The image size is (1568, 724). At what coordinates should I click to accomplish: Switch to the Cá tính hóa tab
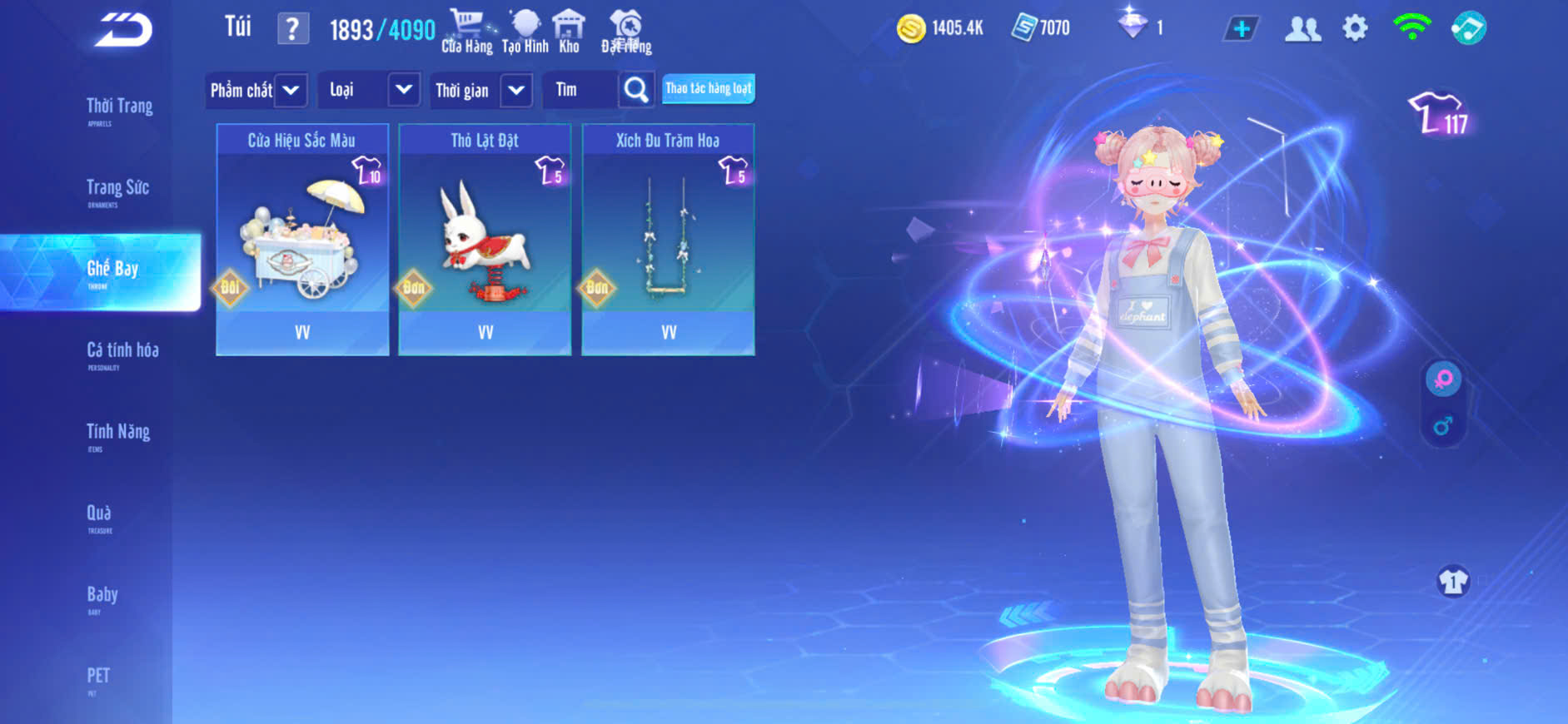tap(122, 352)
